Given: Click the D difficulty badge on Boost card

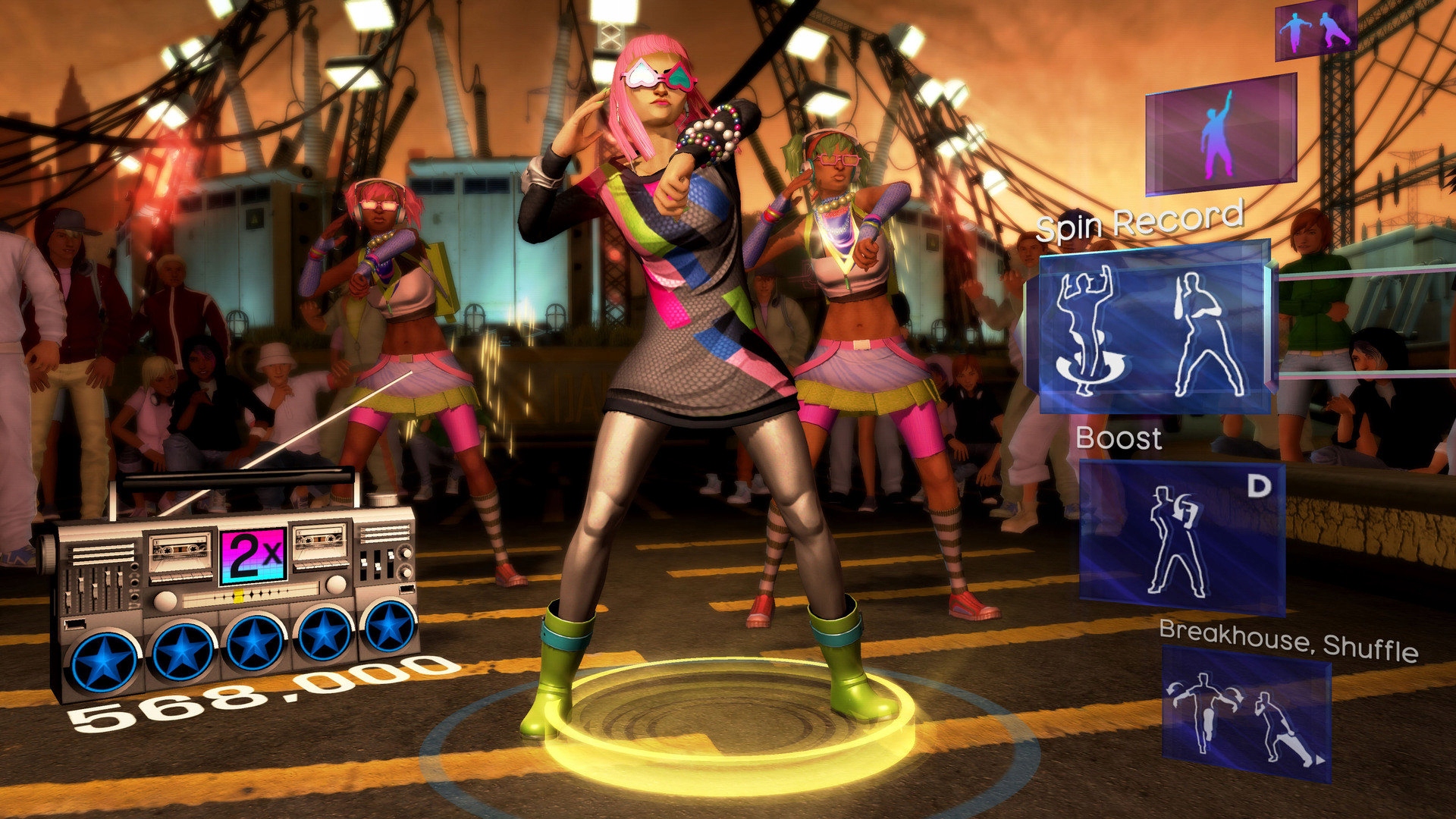Looking at the screenshot, I should point(1259,485).
